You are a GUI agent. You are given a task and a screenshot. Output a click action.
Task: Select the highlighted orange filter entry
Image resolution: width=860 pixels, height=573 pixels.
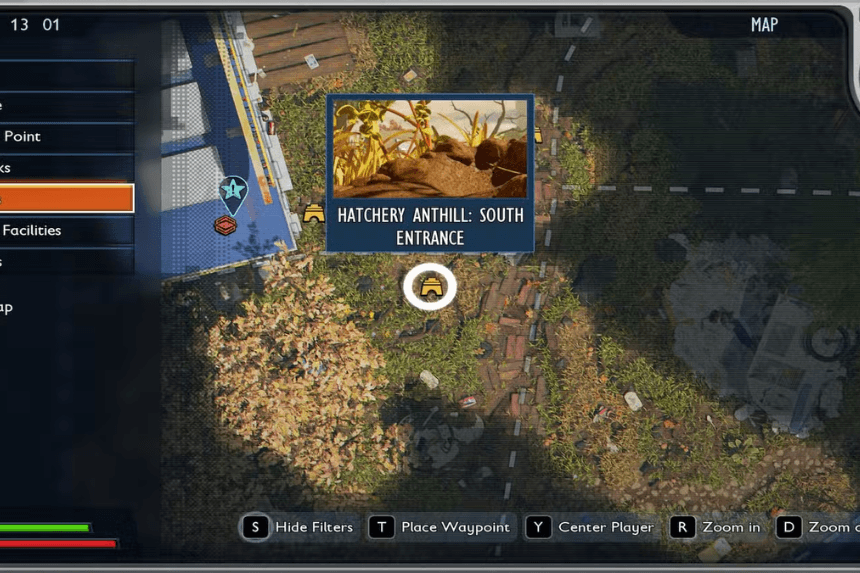coord(65,198)
